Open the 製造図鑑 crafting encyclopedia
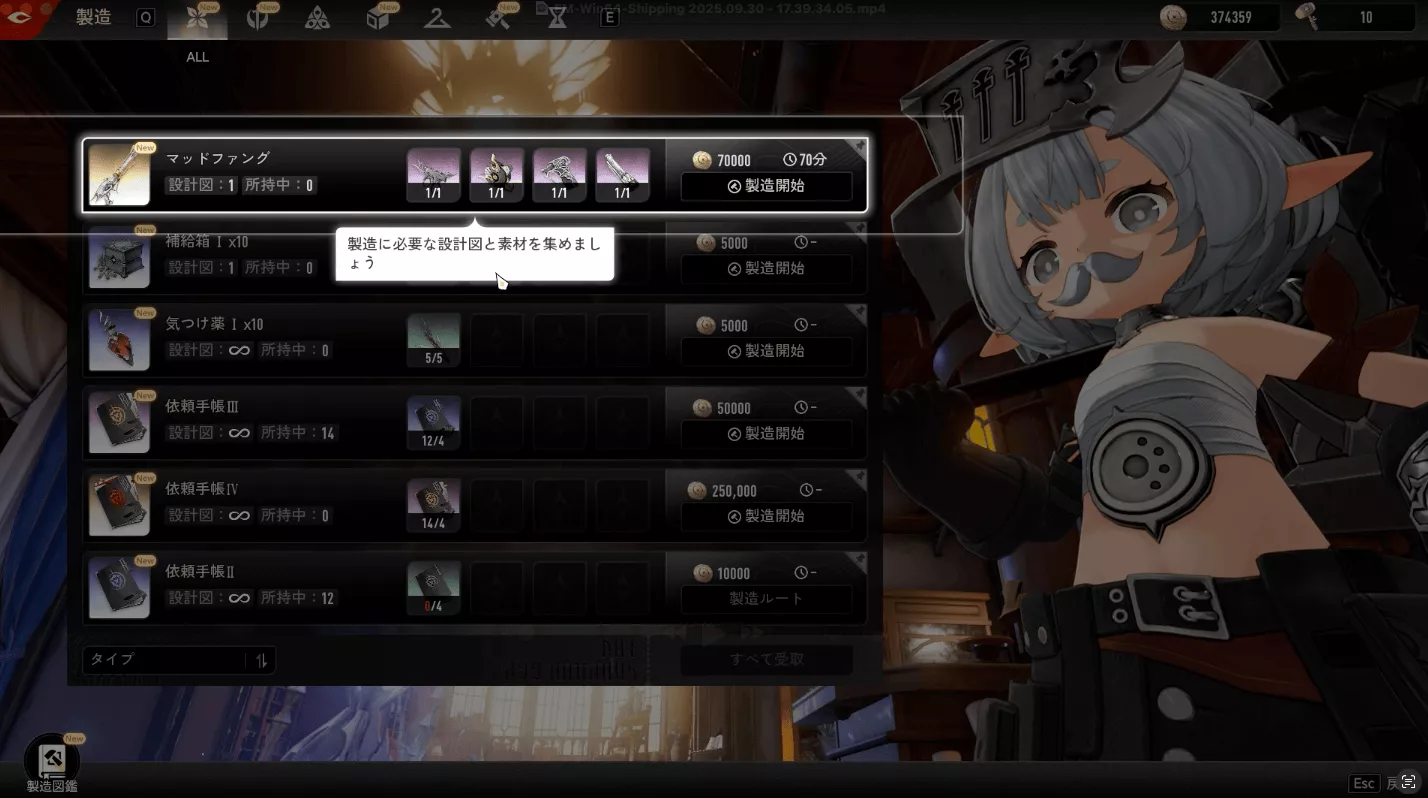1428x798 pixels. [50, 760]
